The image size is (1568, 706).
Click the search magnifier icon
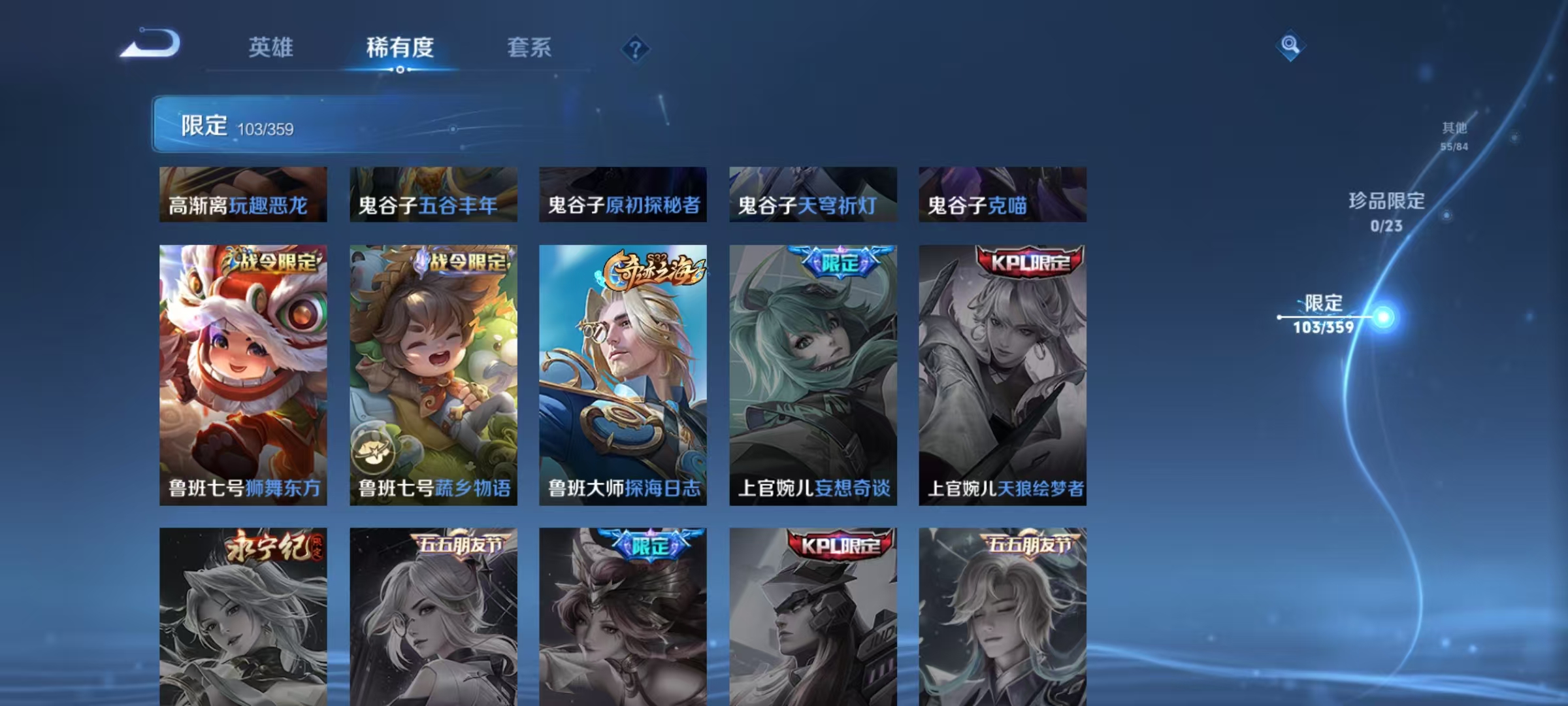1290,44
